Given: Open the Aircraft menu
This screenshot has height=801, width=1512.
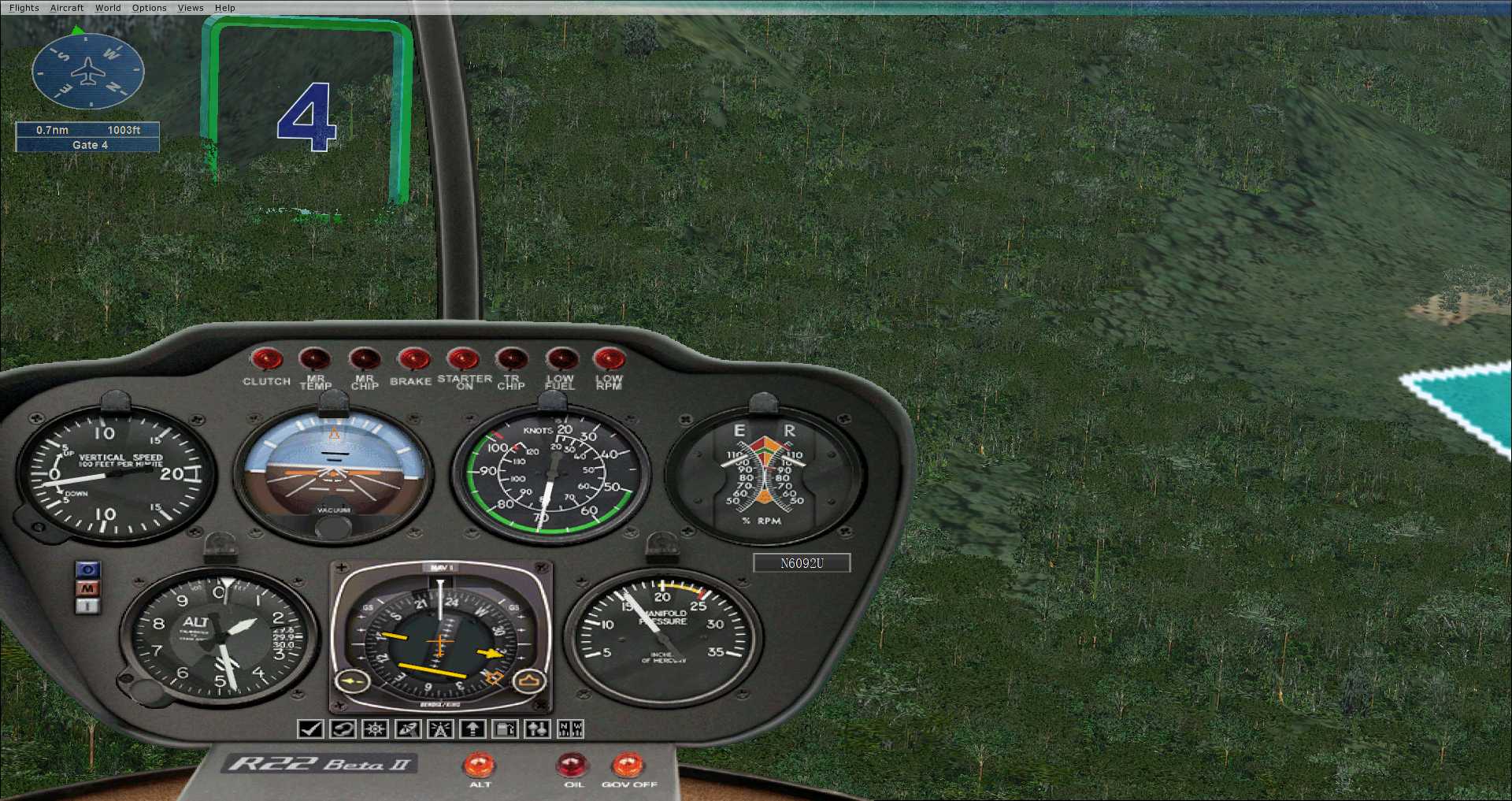Looking at the screenshot, I should click(x=67, y=8).
